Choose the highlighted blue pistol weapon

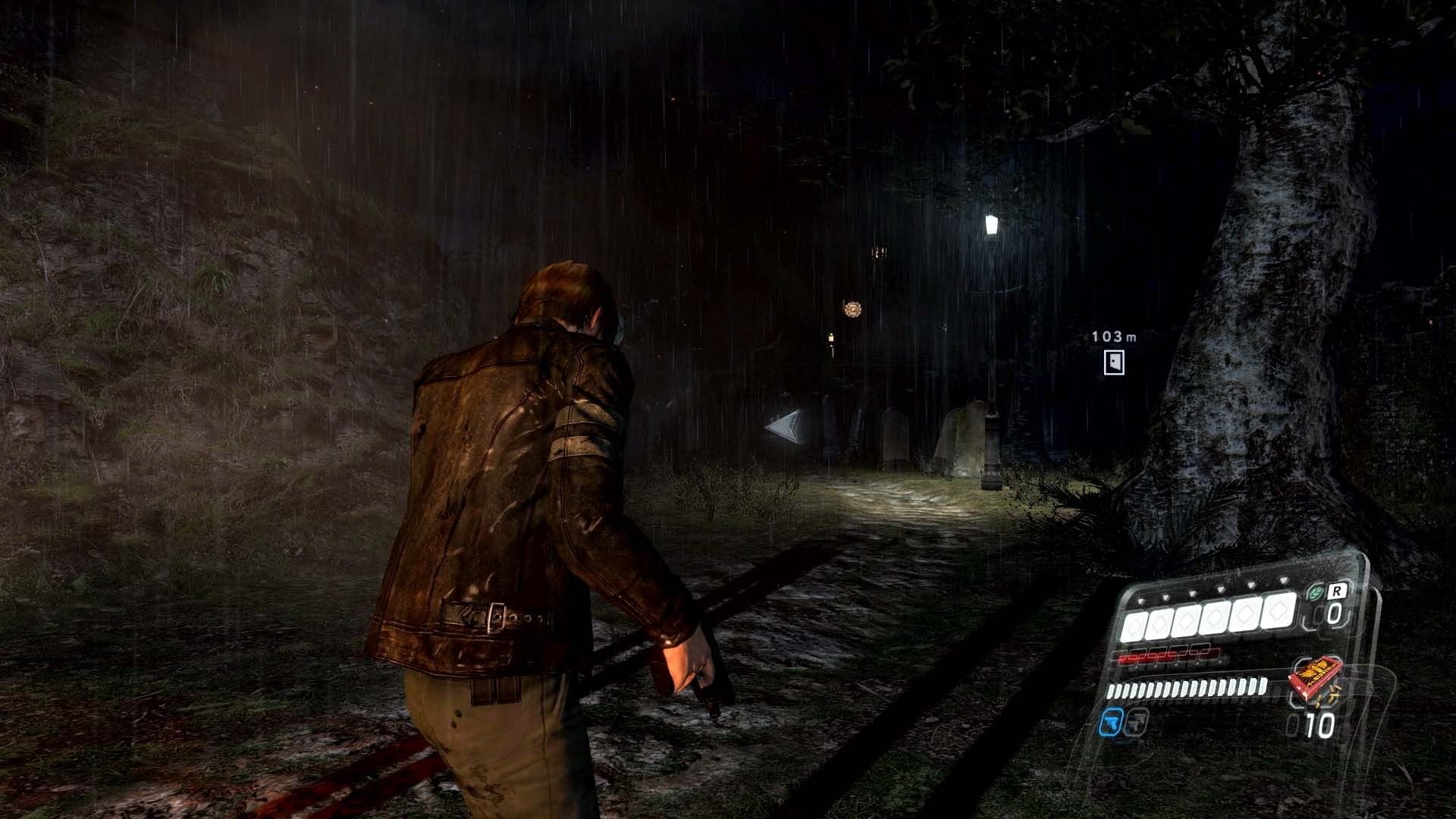pyautogui.click(x=1109, y=723)
